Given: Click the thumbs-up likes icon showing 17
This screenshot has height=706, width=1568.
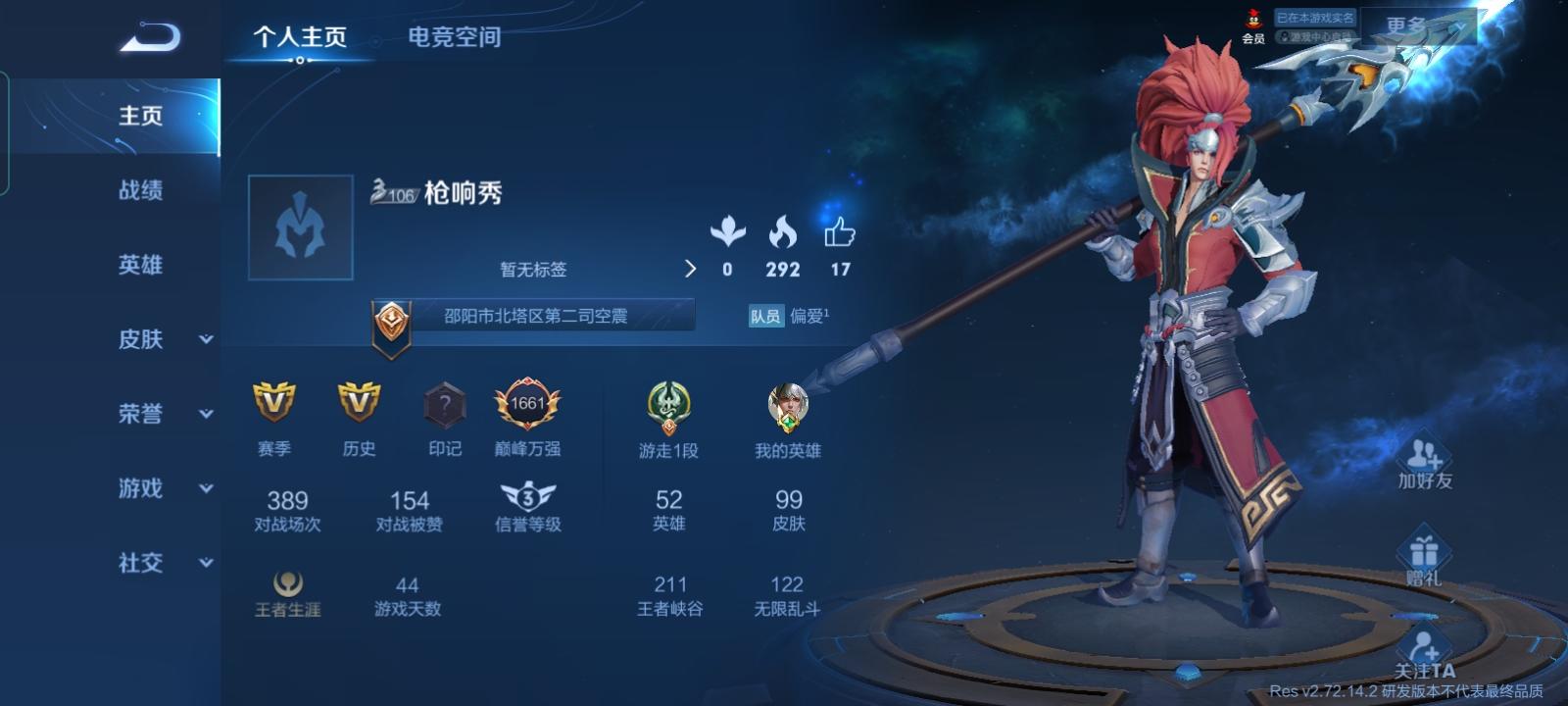Looking at the screenshot, I should coord(841,235).
